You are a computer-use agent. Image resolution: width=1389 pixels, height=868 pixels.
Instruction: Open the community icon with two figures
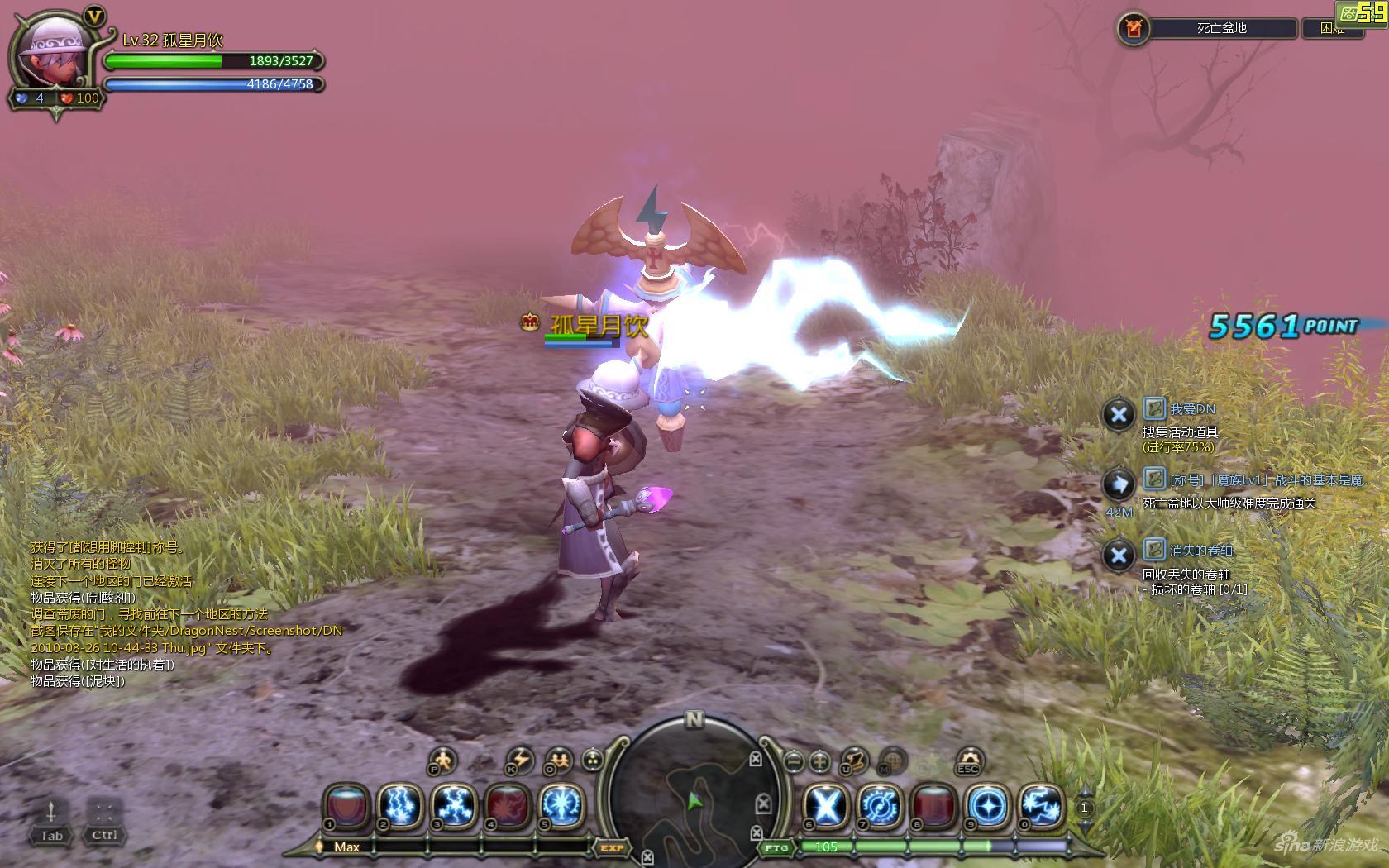click(x=560, y=760)
